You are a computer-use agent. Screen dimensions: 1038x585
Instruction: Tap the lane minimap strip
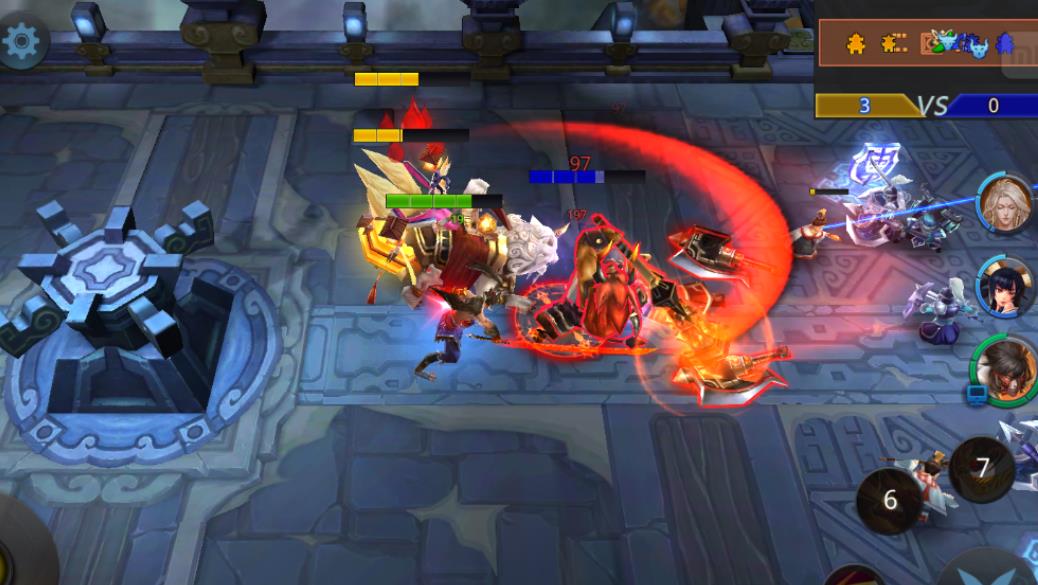(x=925, y=43)
